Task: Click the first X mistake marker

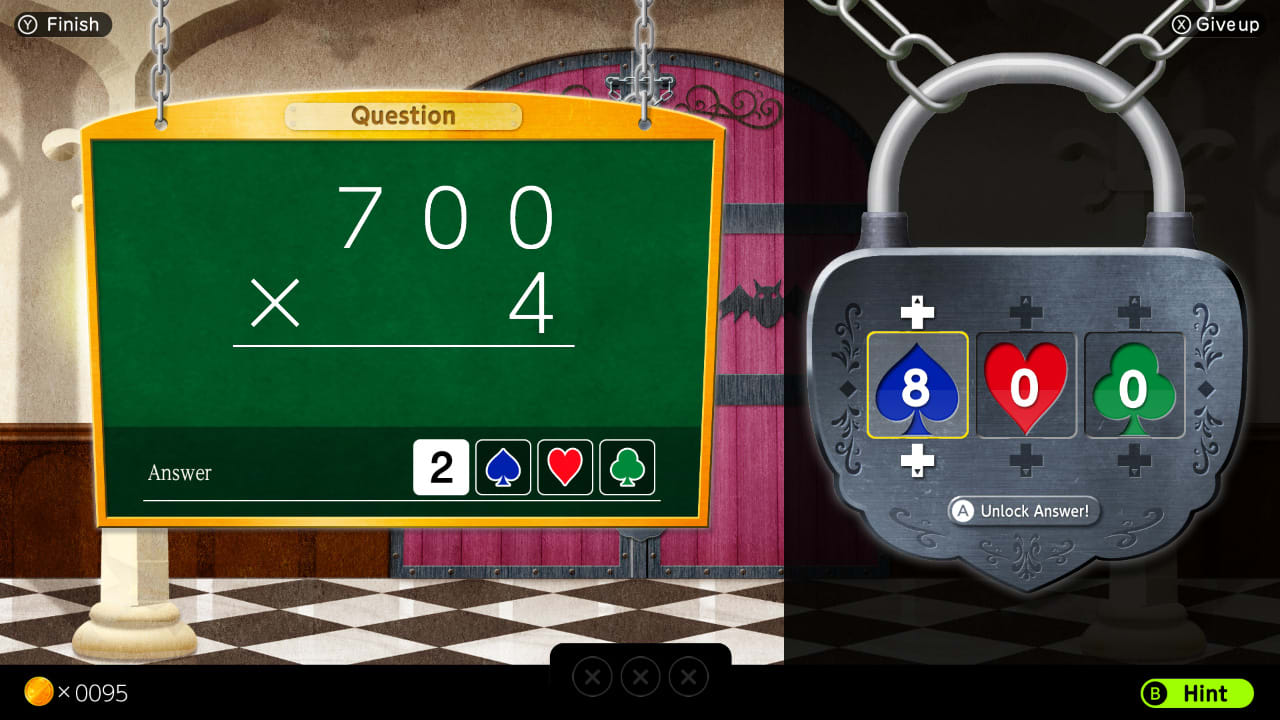Action: tap(592, 676)
